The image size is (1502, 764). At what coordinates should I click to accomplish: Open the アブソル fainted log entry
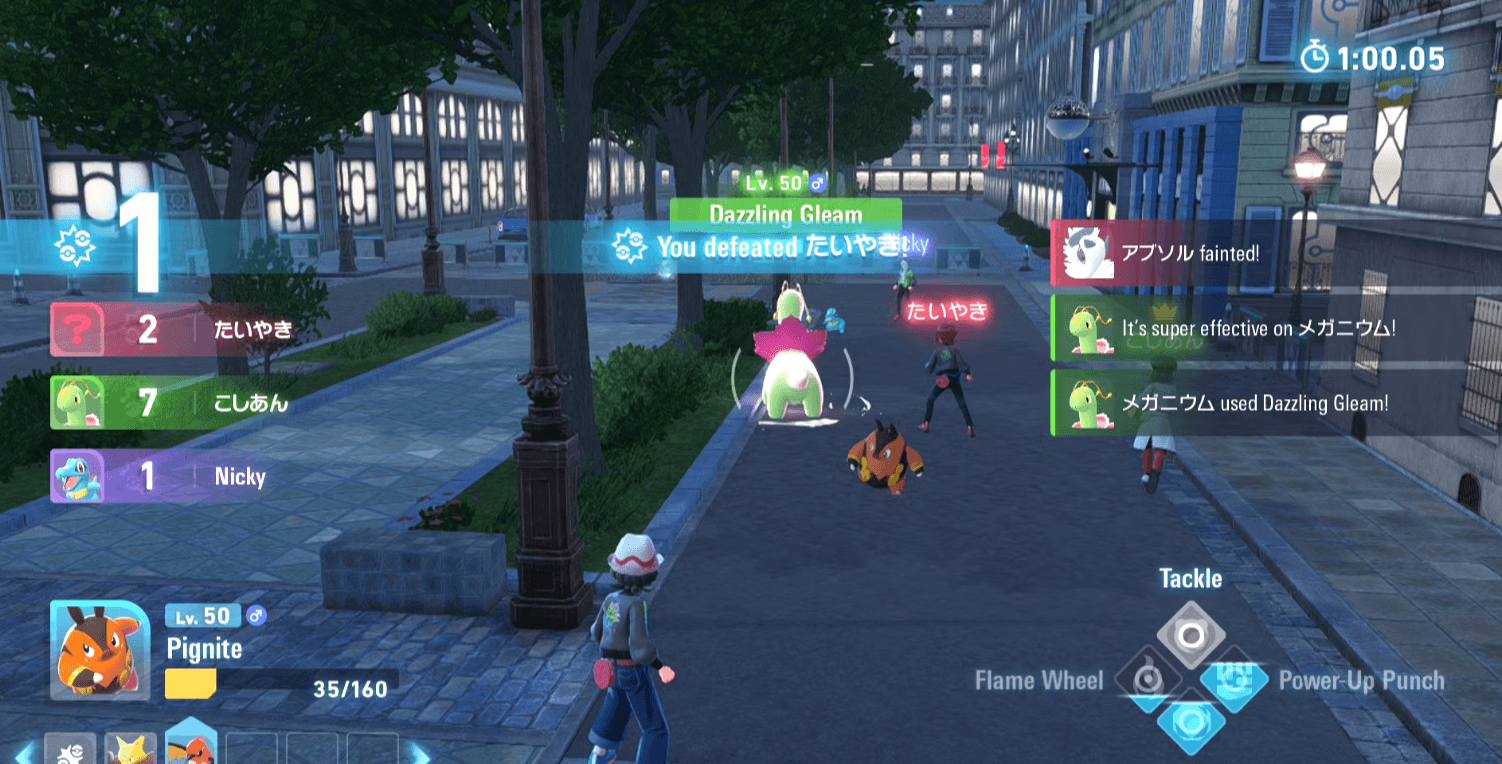click(x=1180, y=253)
